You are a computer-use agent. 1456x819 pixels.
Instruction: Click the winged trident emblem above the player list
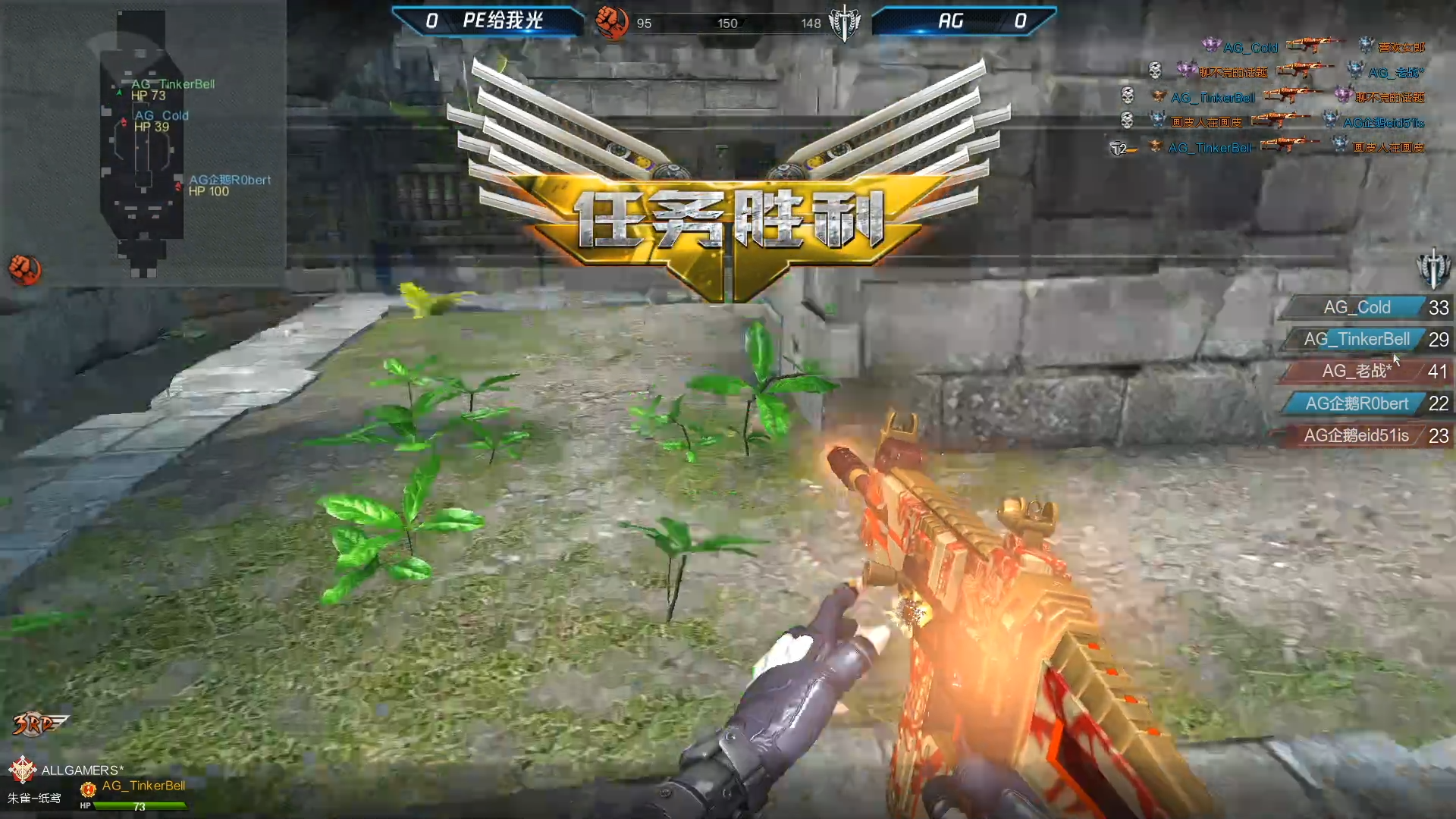(x=1432, y=267)
